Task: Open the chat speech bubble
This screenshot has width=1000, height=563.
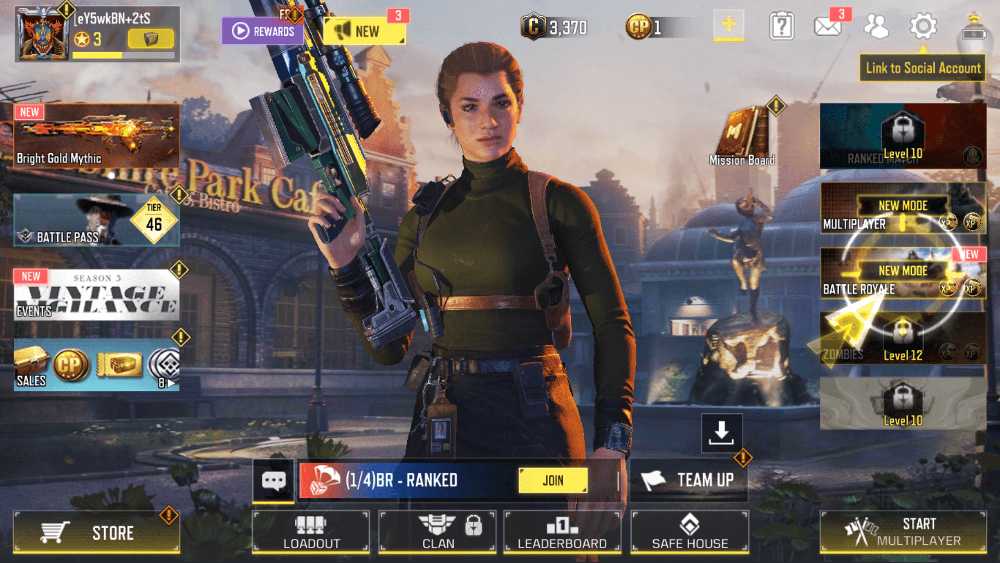Action: coord(274,480)
